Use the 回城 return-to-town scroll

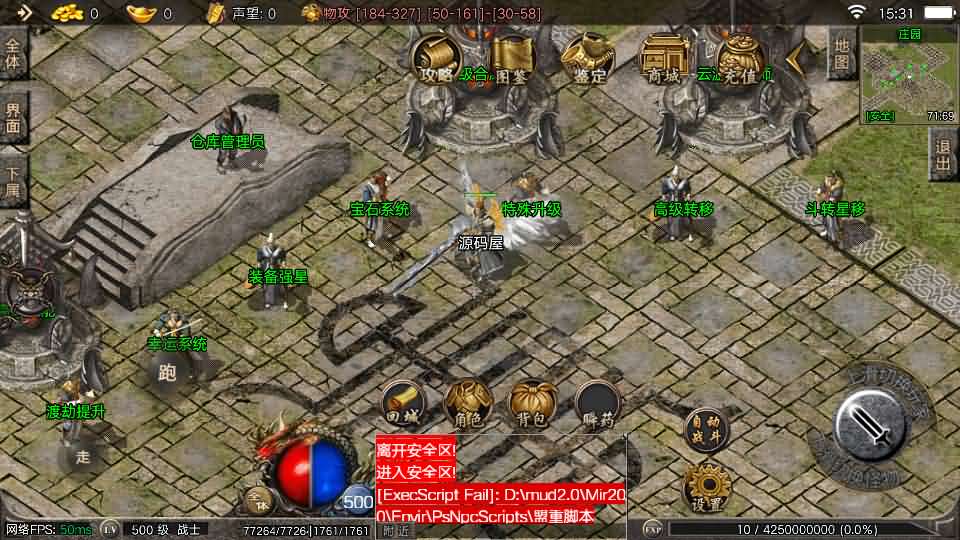pos(401,403)
